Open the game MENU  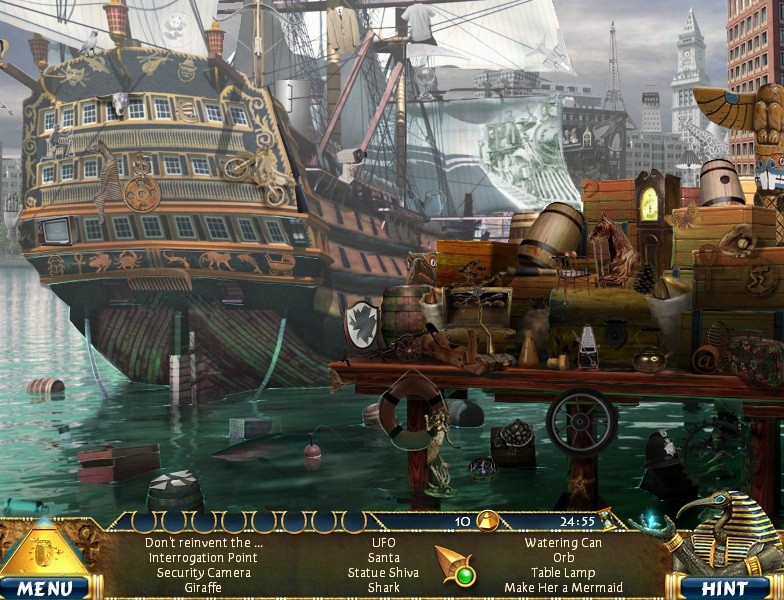point(44,587)
